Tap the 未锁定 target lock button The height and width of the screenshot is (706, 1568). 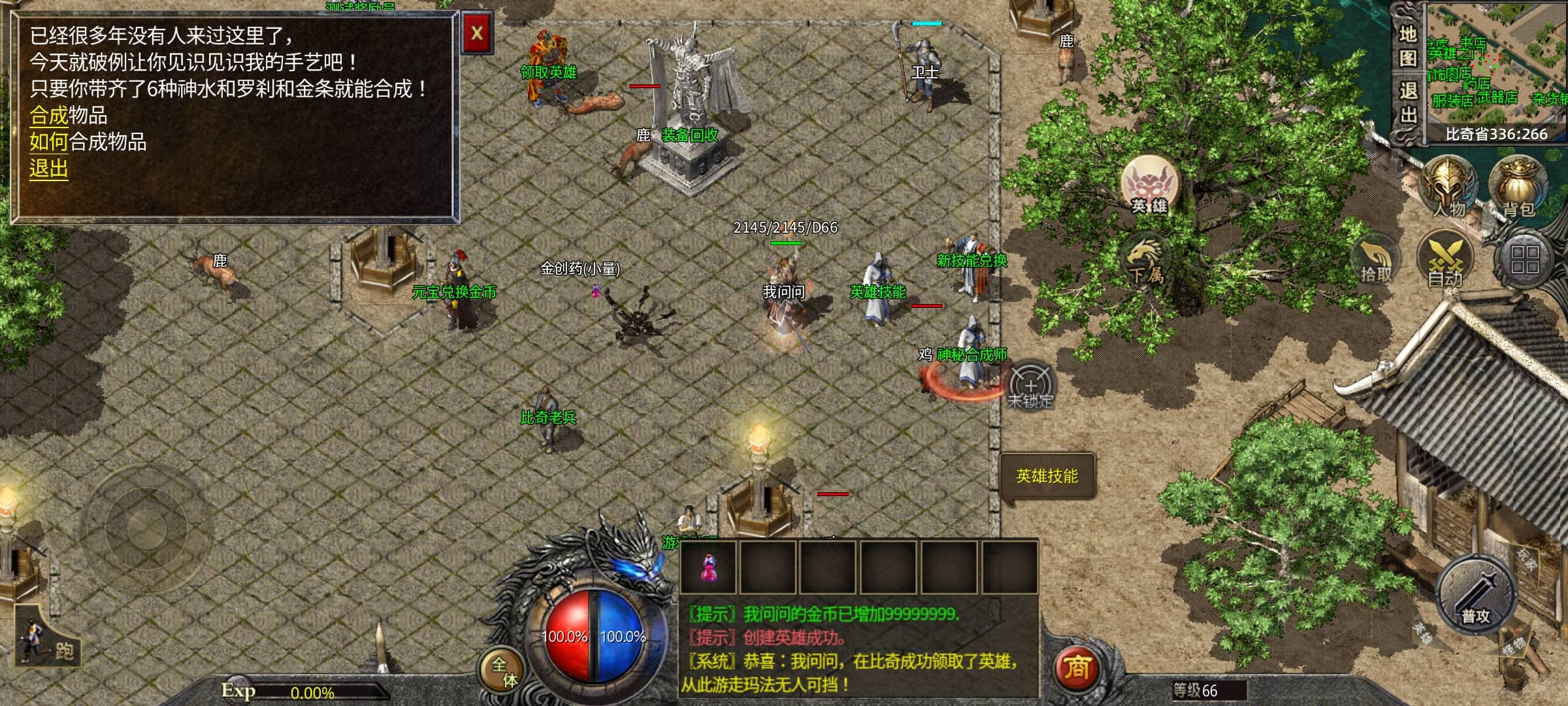pyautogui.click(x=1030, y=386)
